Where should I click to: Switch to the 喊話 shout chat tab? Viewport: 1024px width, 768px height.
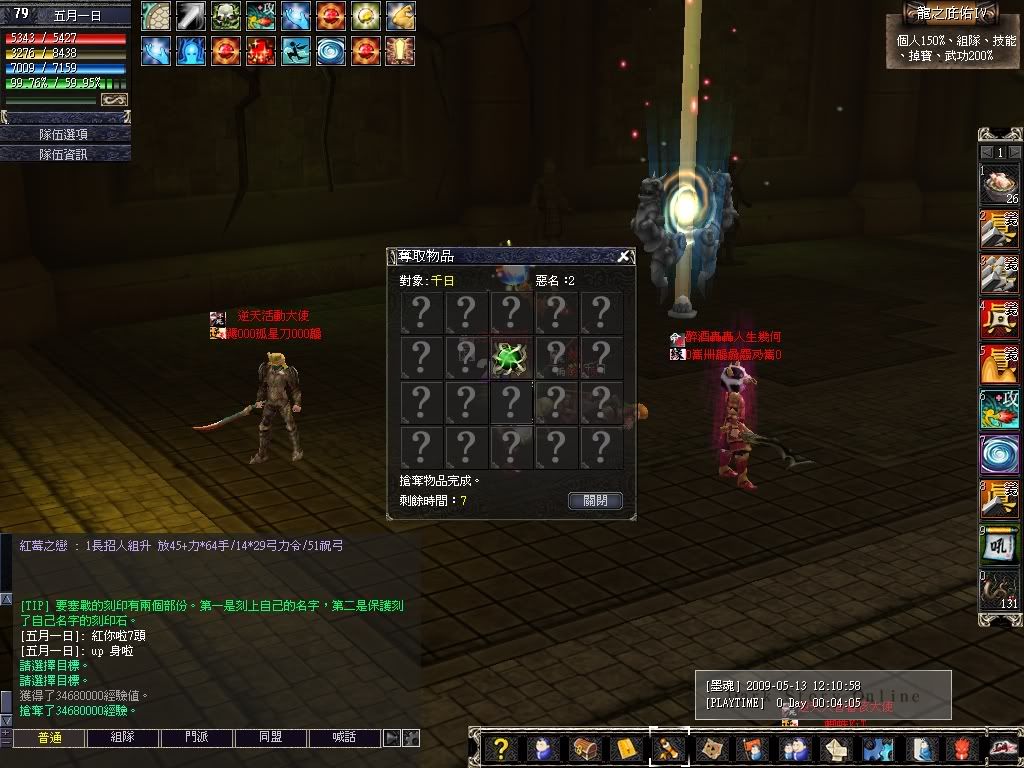click(345, 737)
